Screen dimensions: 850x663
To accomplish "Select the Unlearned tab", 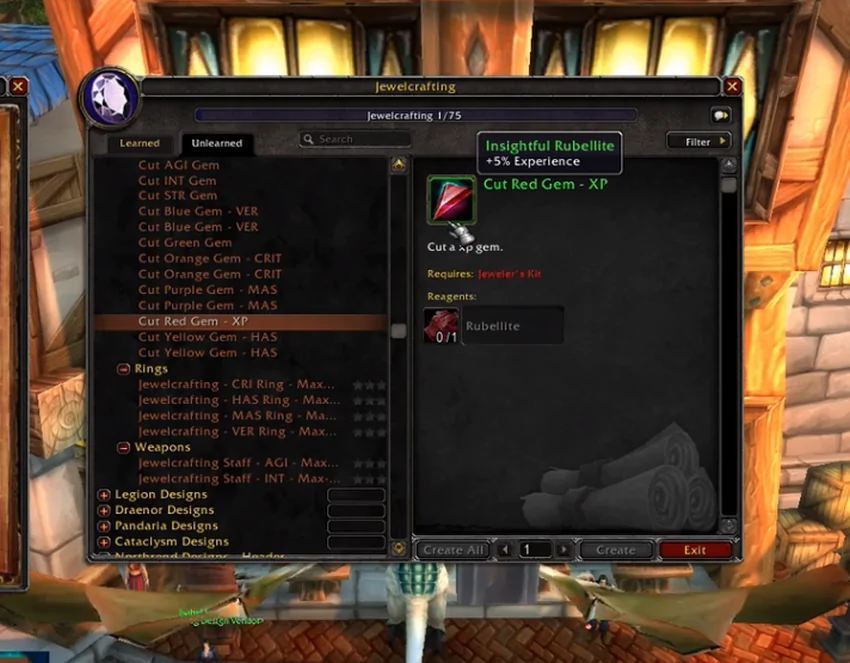I will pyautogui.click(x=217, y=143).
